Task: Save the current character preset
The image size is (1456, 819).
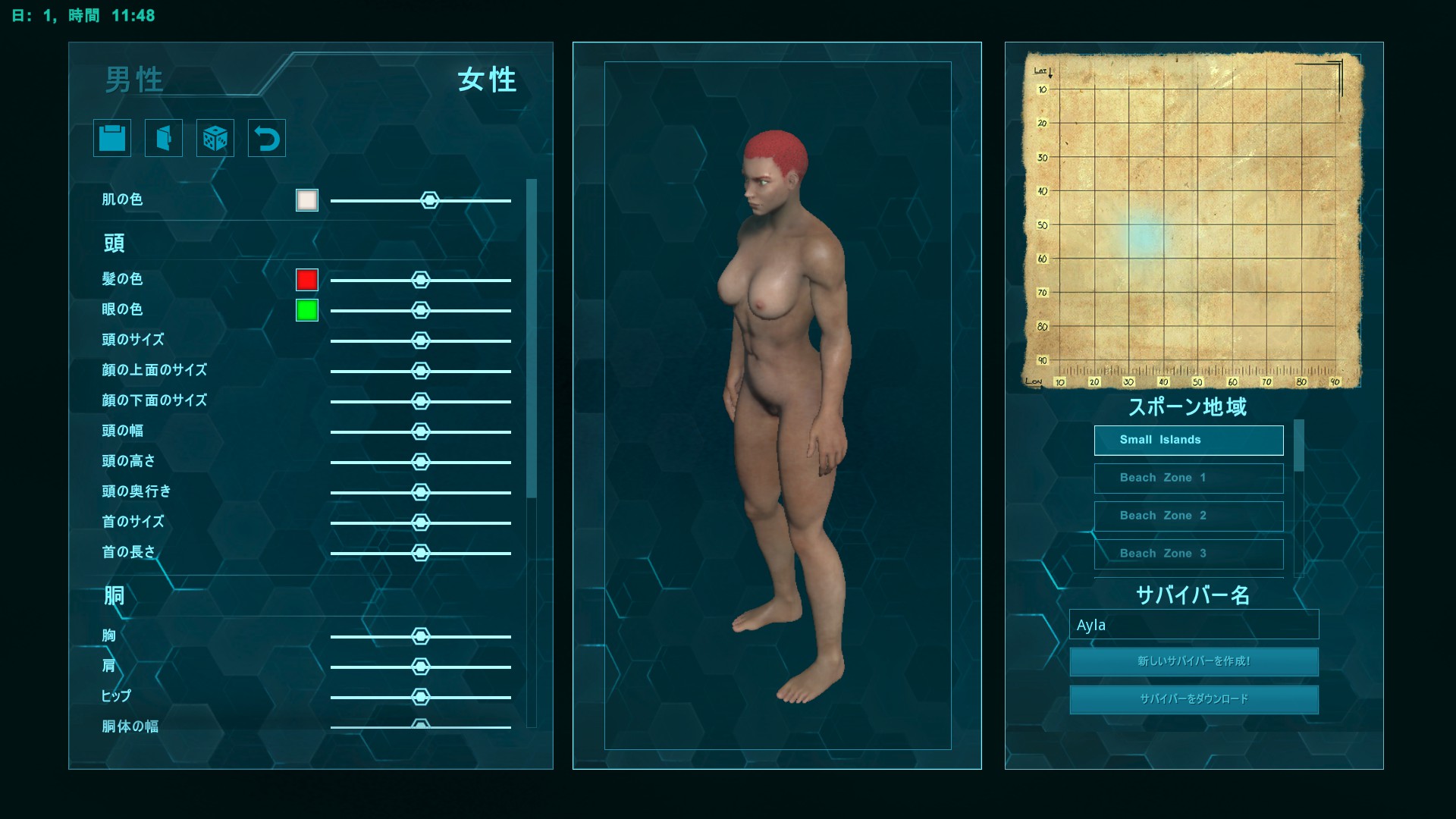Action: point(111,138)
